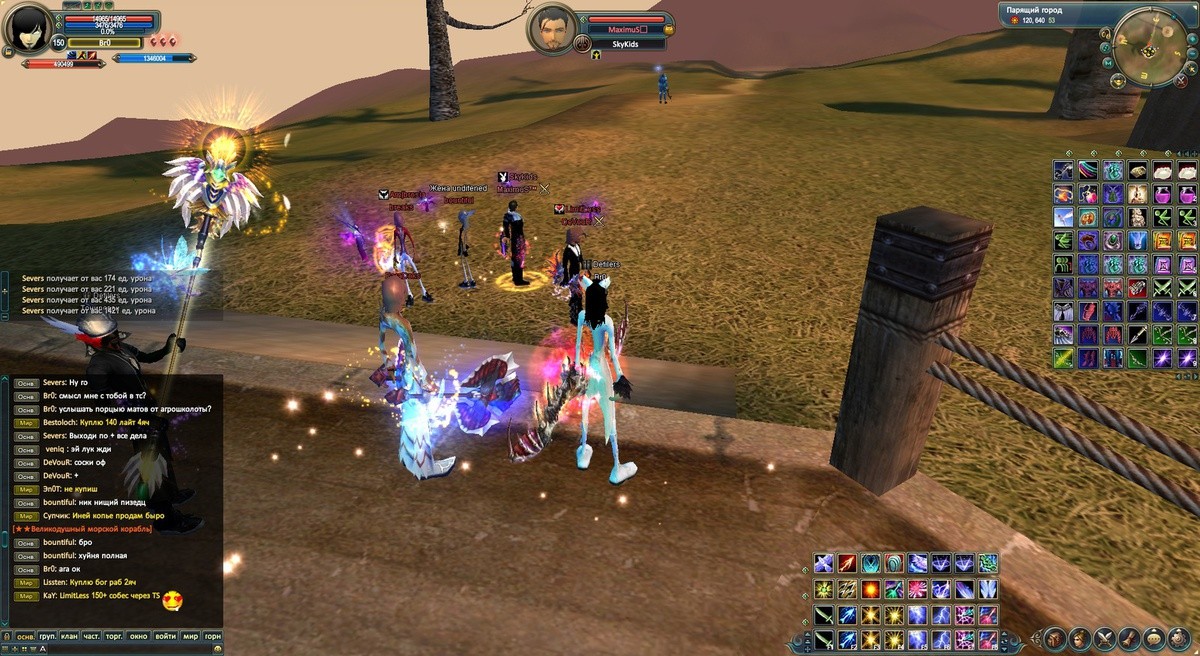Use the orange fire sun skill
This screenshot has height=656, width=1200.
coord(870,589)
